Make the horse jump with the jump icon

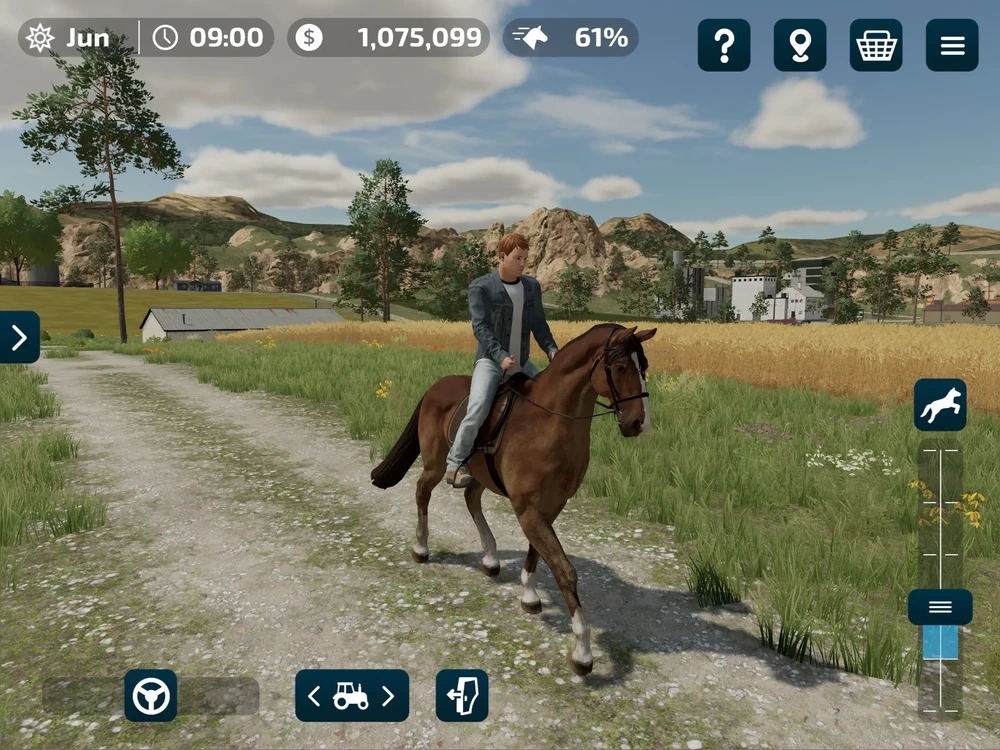point(940,405)
